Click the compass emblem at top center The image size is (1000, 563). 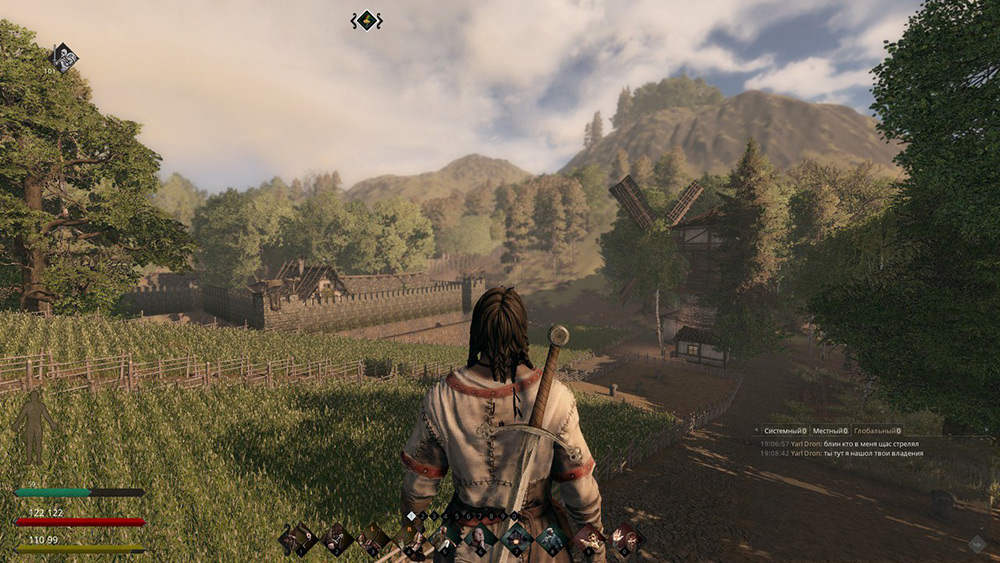tap(367, 20)
